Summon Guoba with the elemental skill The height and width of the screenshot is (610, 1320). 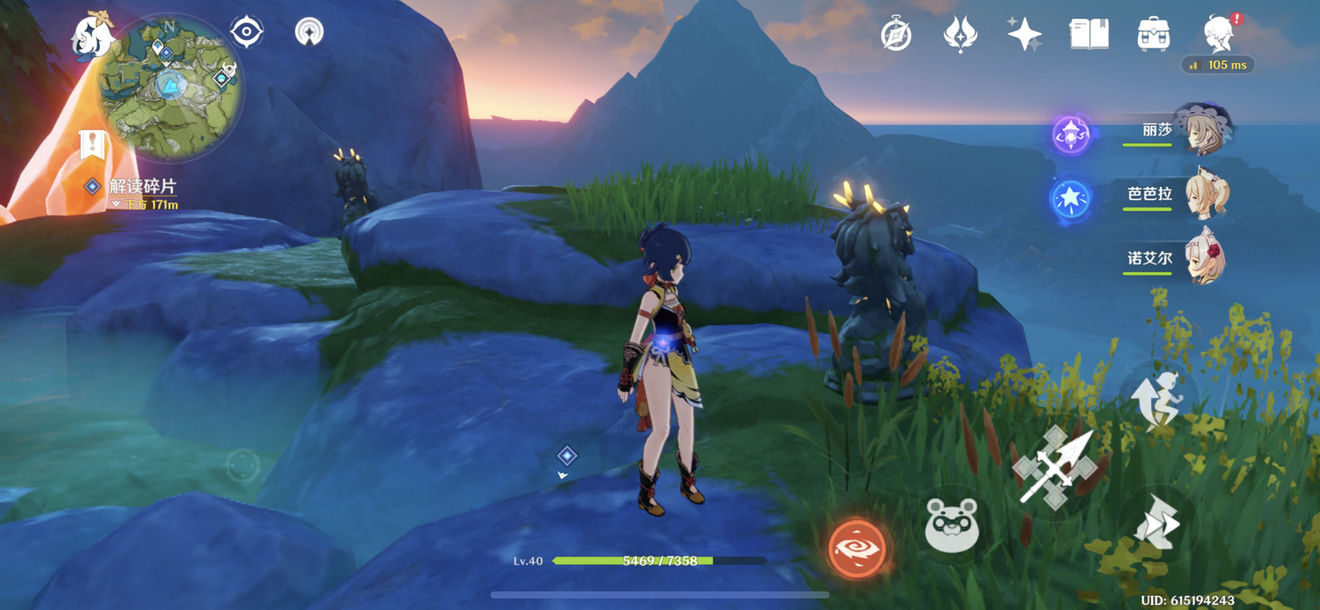tap(951, 523)
